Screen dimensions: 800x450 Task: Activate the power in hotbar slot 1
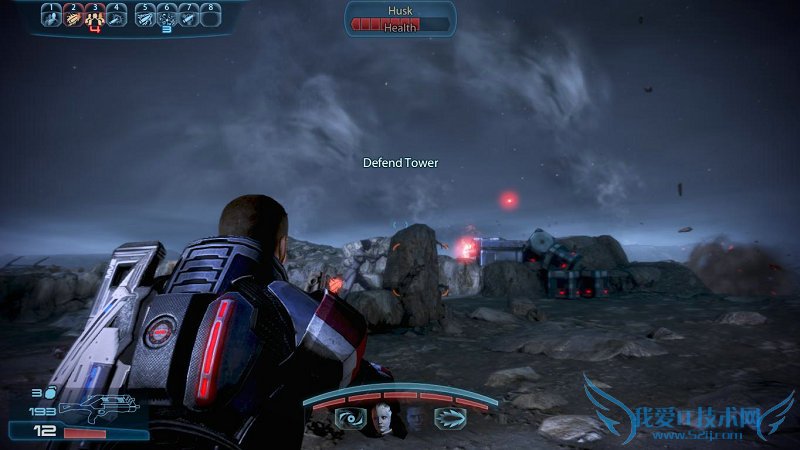51,16
